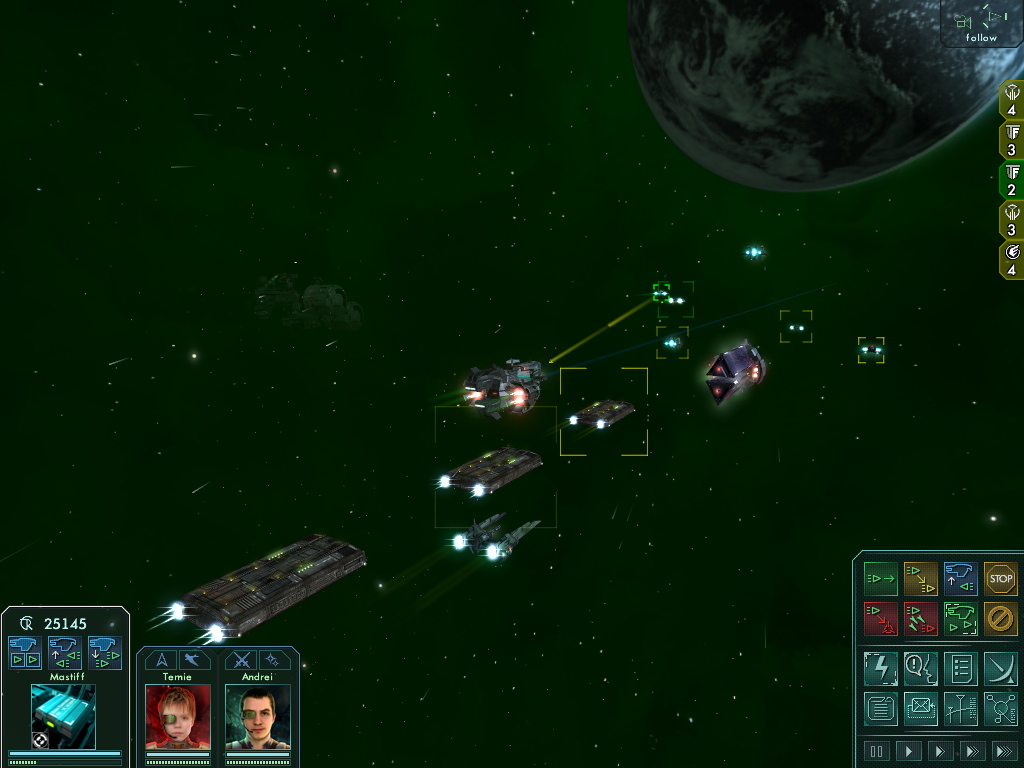Issue the green move order
The image size is (1024, 768).
881,579
